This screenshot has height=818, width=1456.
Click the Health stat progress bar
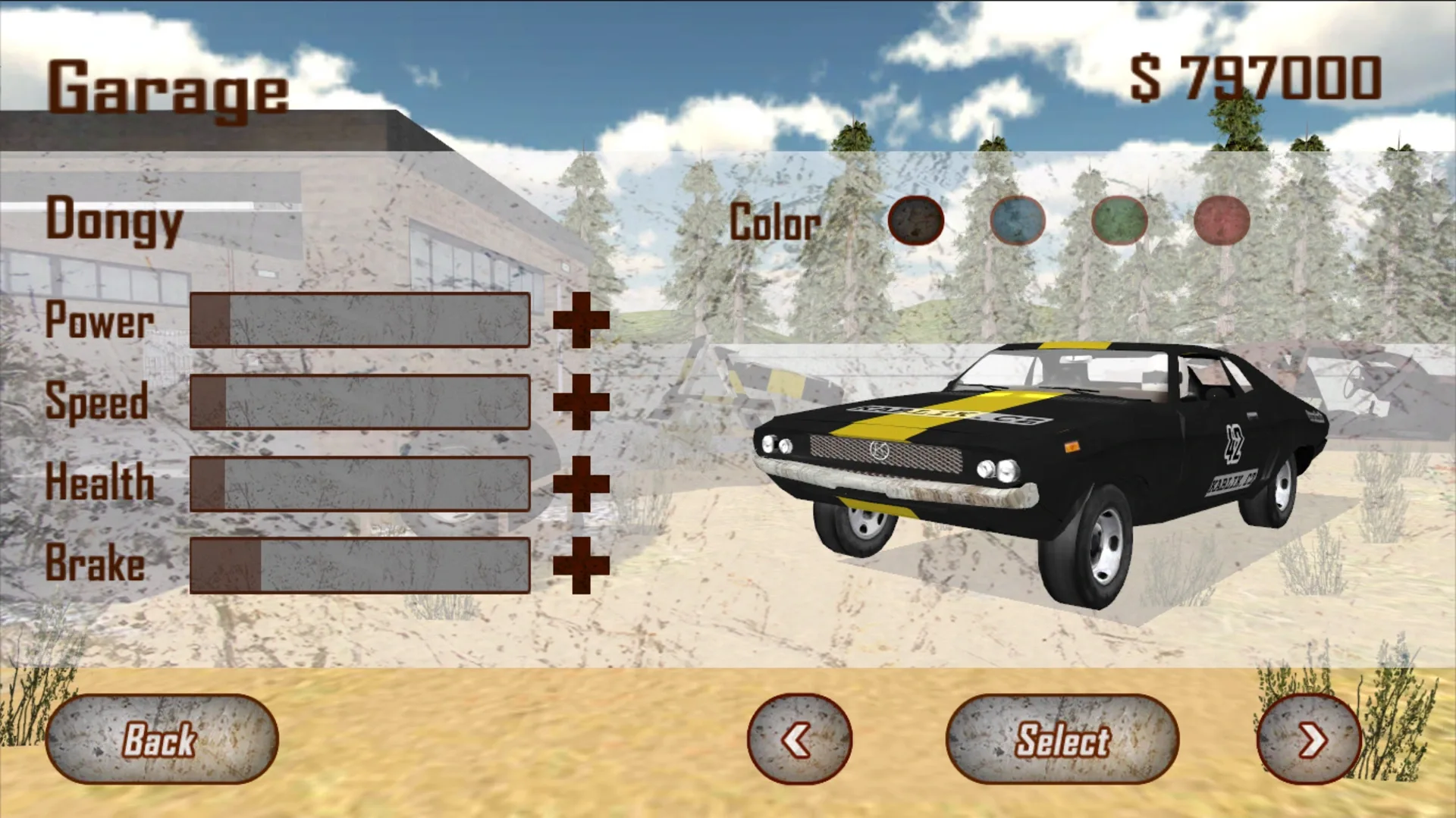tap(360, 484)
